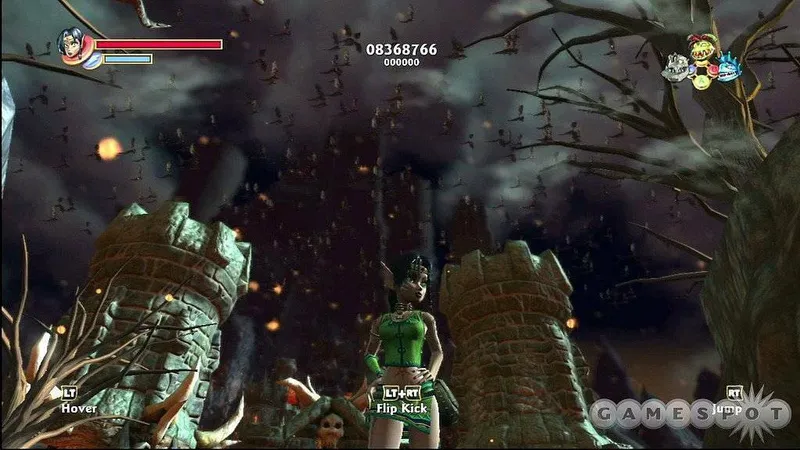Pick the blue spiky monster icon
The width and height of the screenshot is (800, 450).
pyautogui.click(x=728, y=67)
